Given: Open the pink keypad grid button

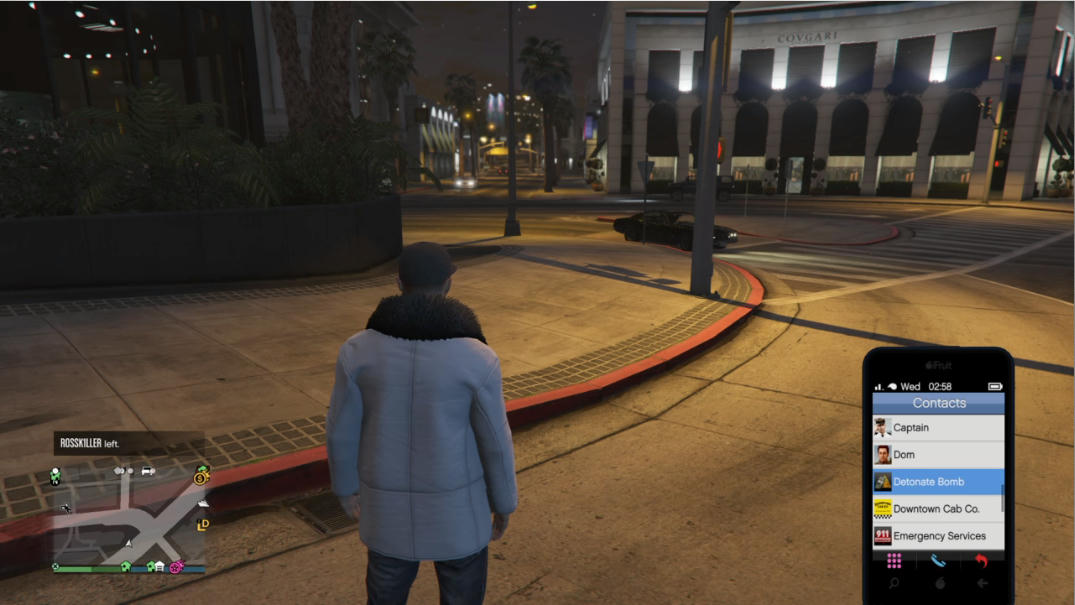Looking at the screenshot, I should (x=894, y=561).
